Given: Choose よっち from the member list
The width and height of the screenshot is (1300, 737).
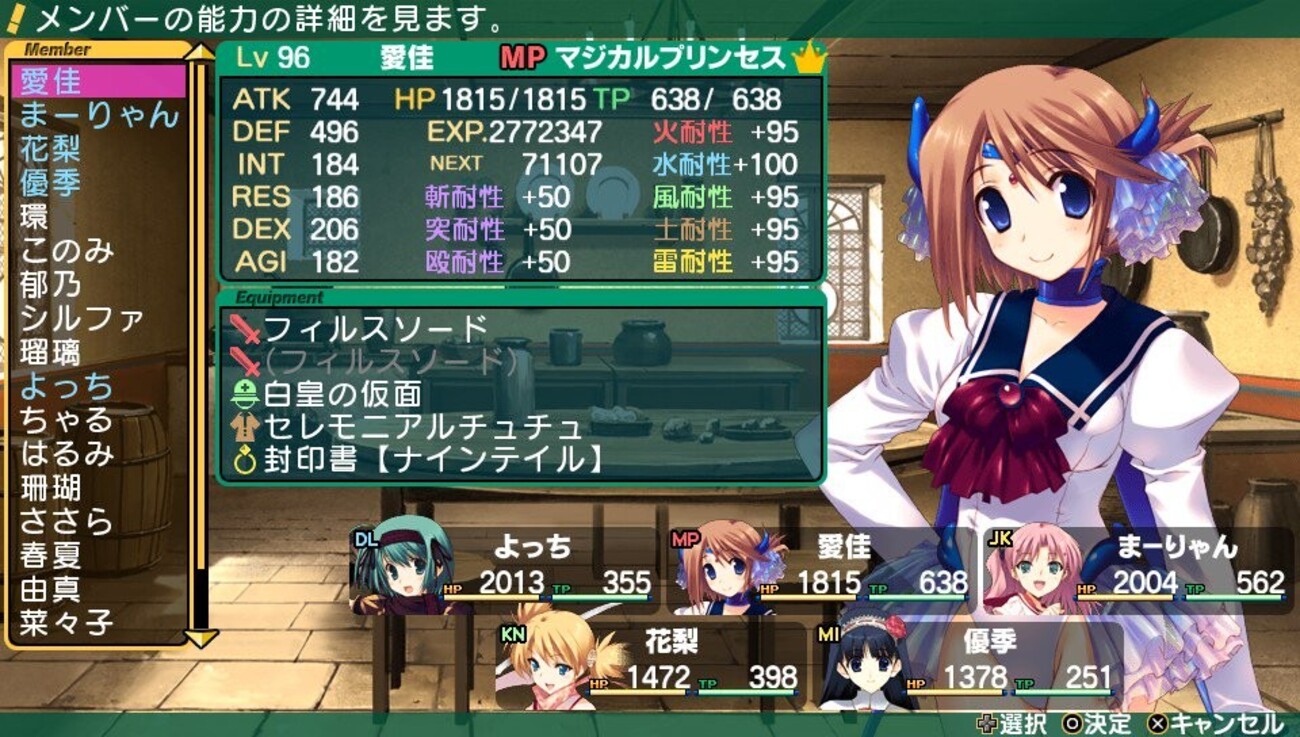Looking at the screenshot, I should (x=67, y=387).
